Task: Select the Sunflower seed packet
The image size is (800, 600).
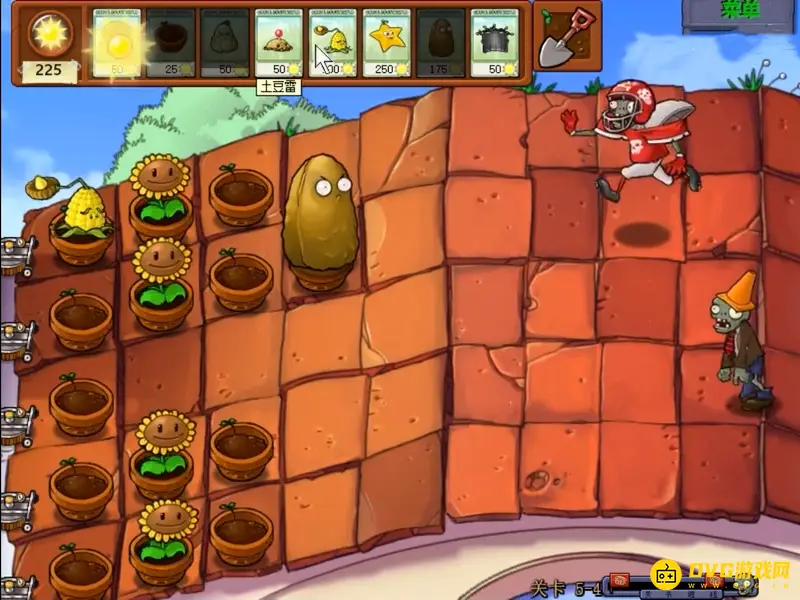Action: [x=117, y=43]
